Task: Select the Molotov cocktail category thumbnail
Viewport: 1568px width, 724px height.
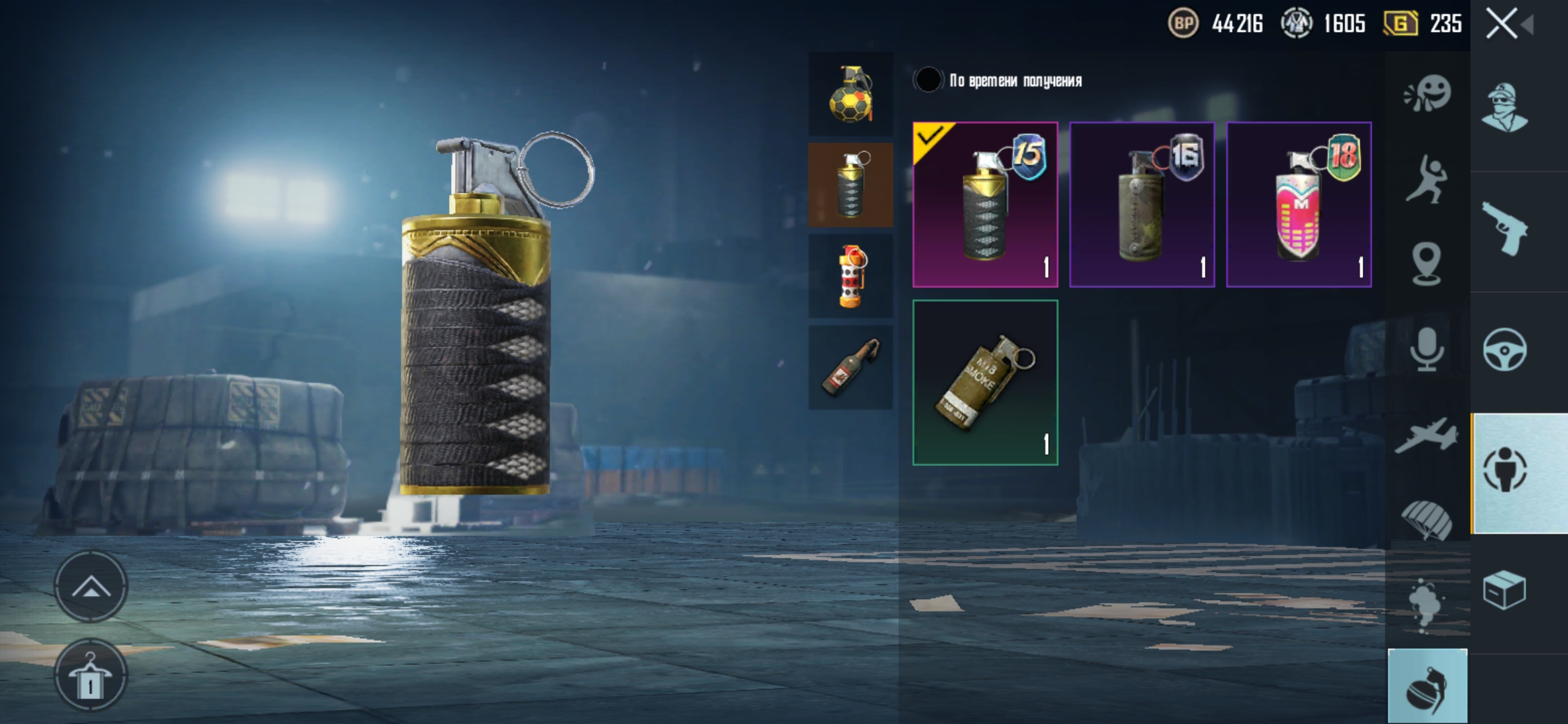Action: click(850, 367)
